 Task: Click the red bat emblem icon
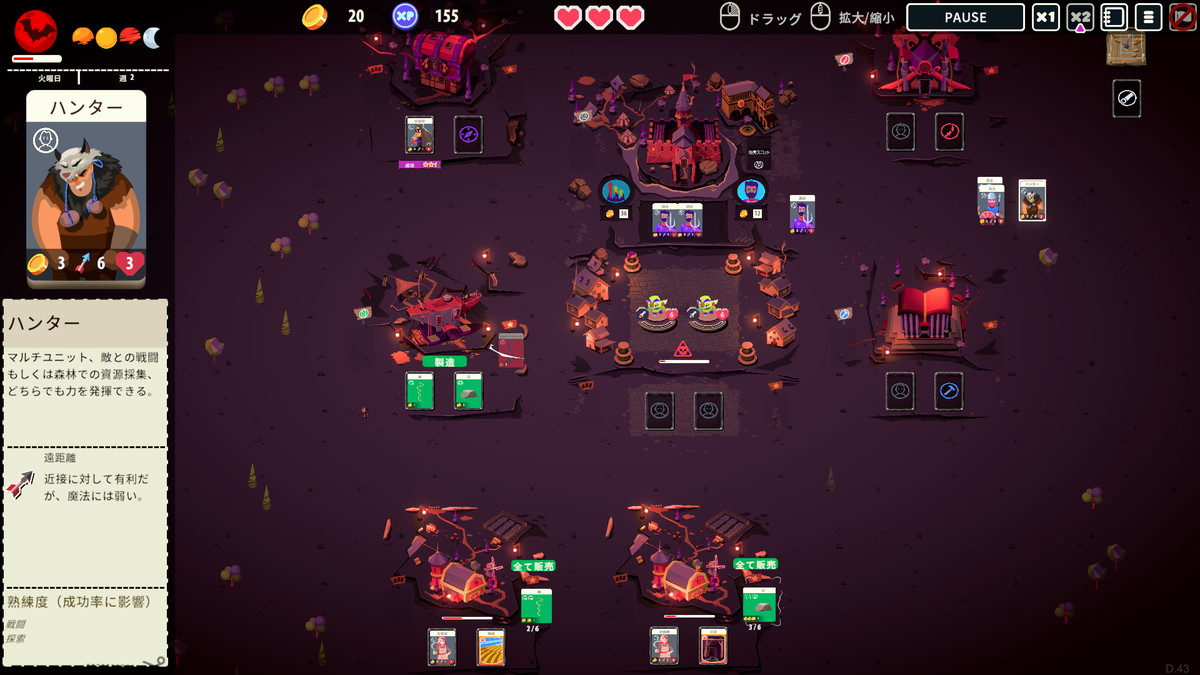[x=36, y=30]
